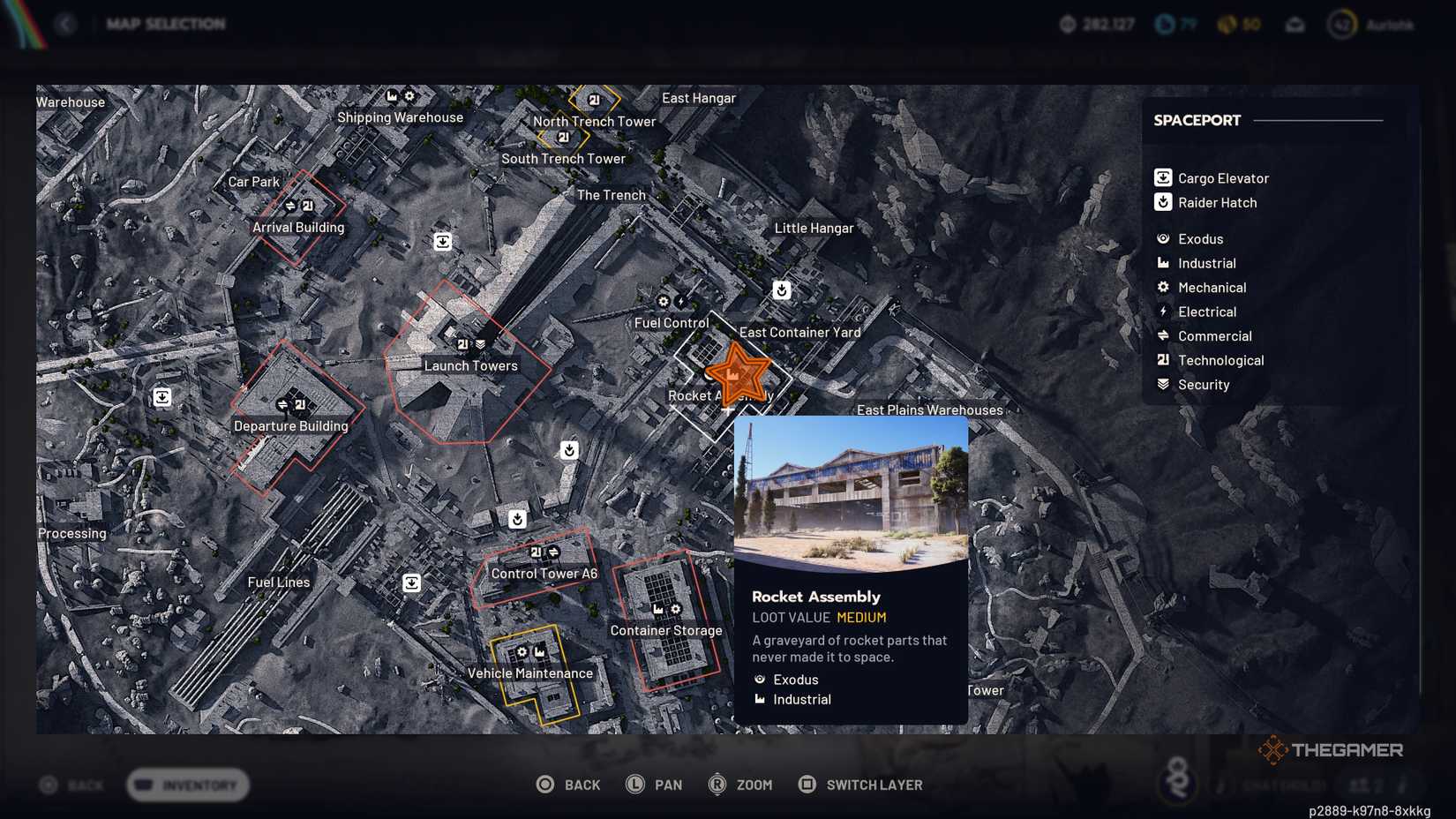Open the Inventory from the bottom left

coord(186,785)
